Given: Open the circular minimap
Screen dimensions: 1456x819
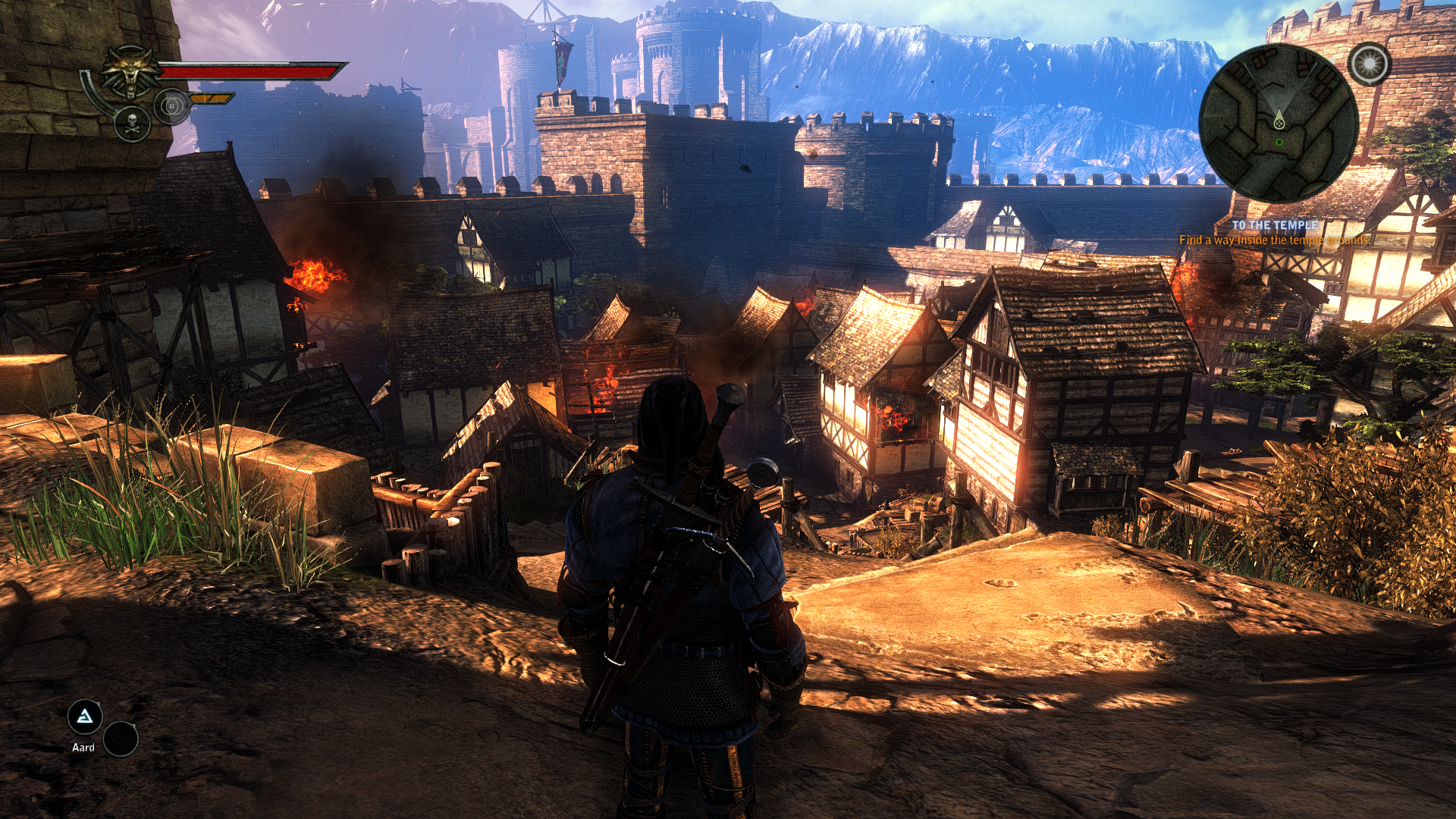Looking at the screenshot, I should point(1279,123).
